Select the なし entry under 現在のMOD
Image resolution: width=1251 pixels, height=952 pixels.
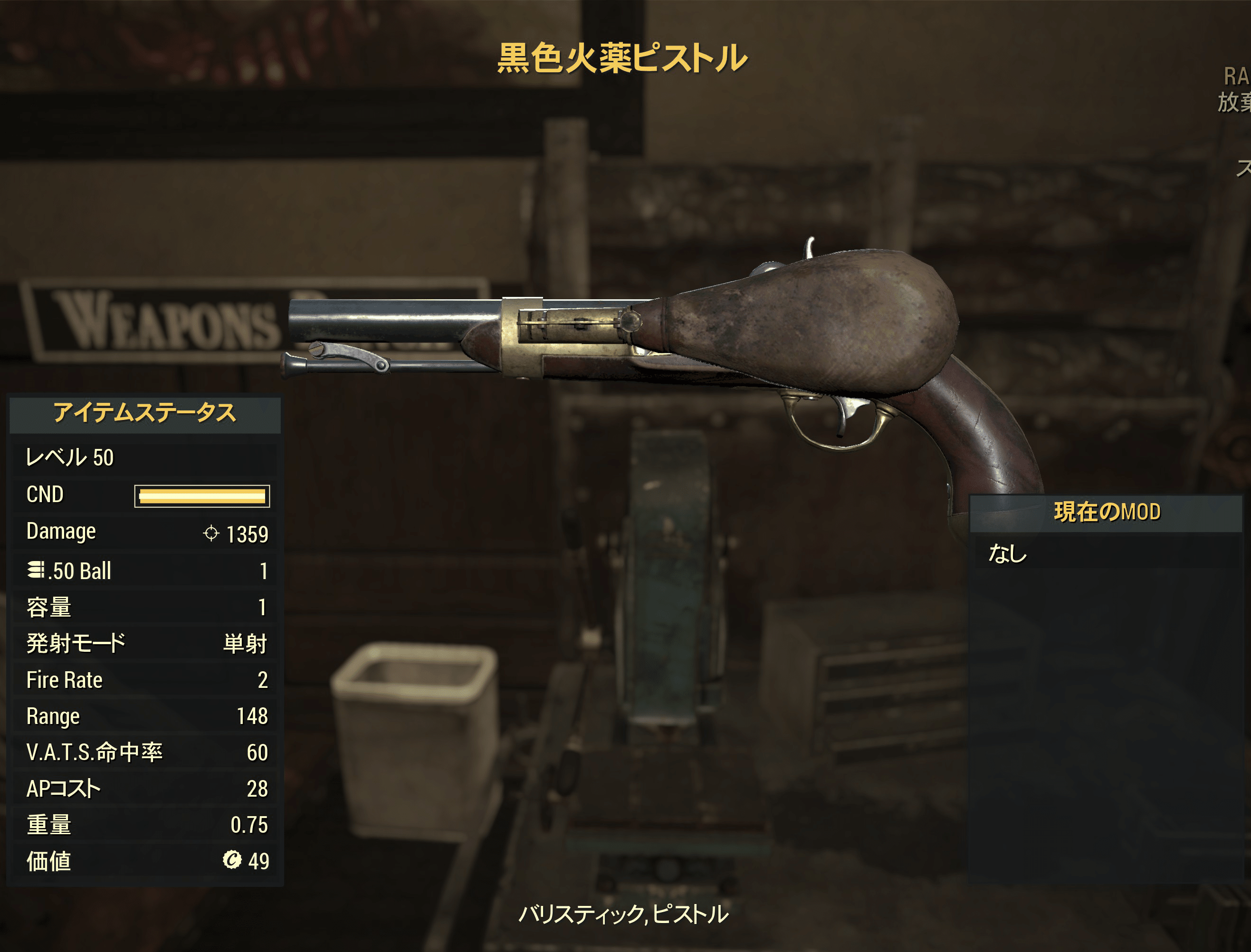(1007, 553)
